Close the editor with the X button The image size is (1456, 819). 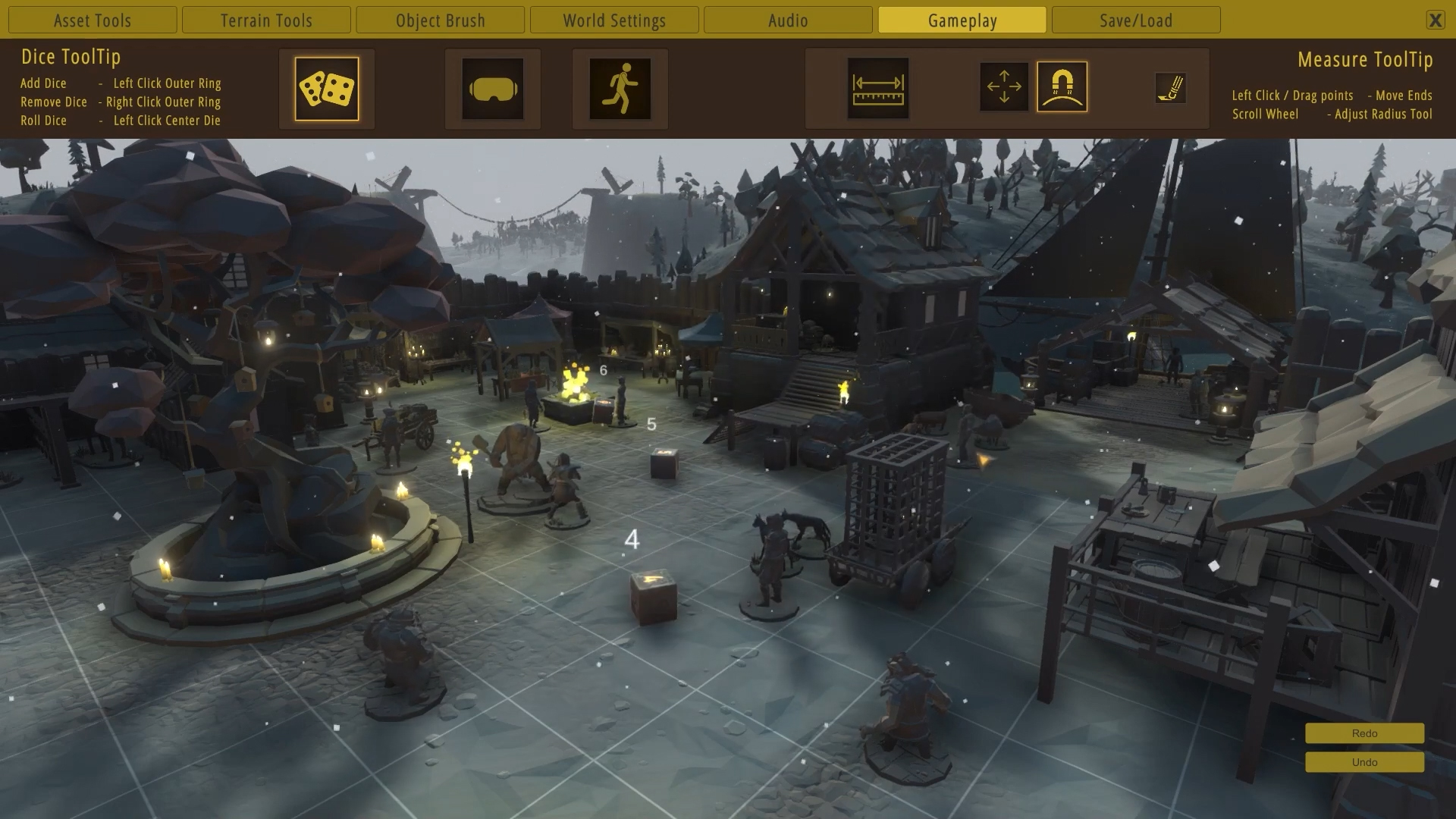pos(1435,20)
